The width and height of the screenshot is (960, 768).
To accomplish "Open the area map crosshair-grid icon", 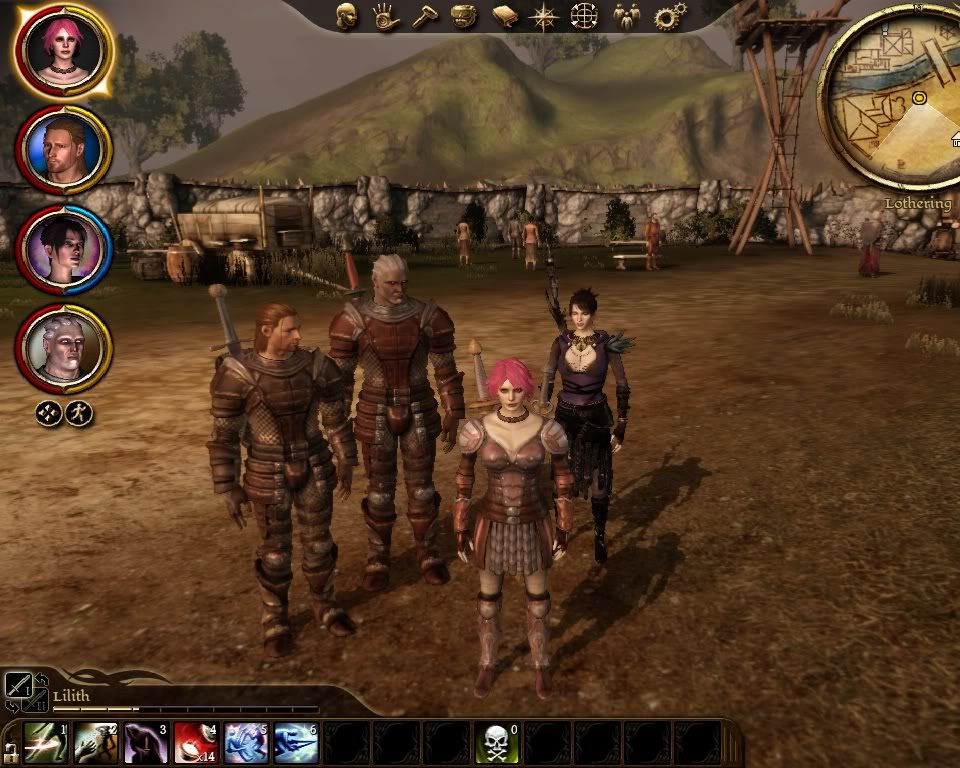I will [584, 16].
